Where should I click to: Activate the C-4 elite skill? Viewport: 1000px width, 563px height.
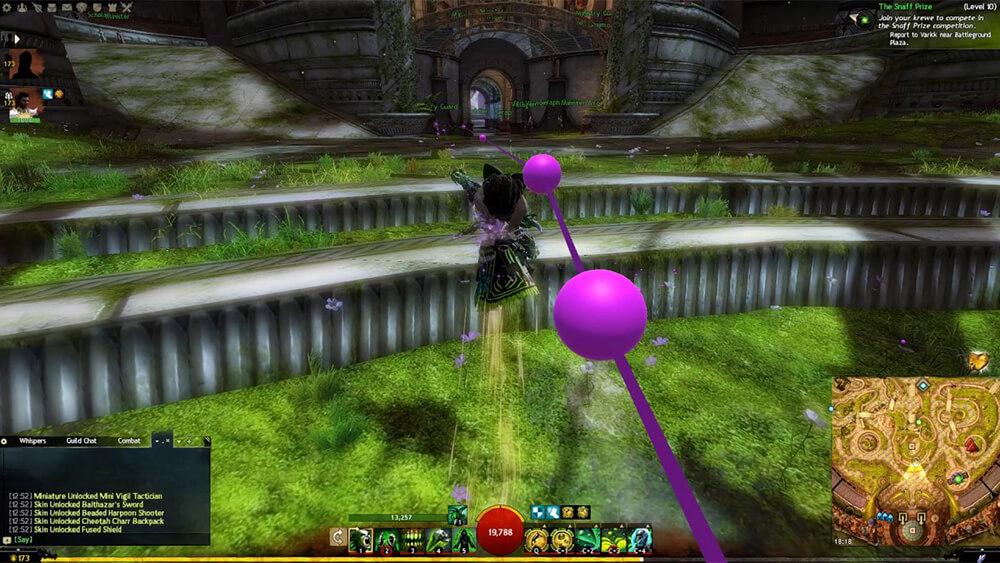click(640, 539)
